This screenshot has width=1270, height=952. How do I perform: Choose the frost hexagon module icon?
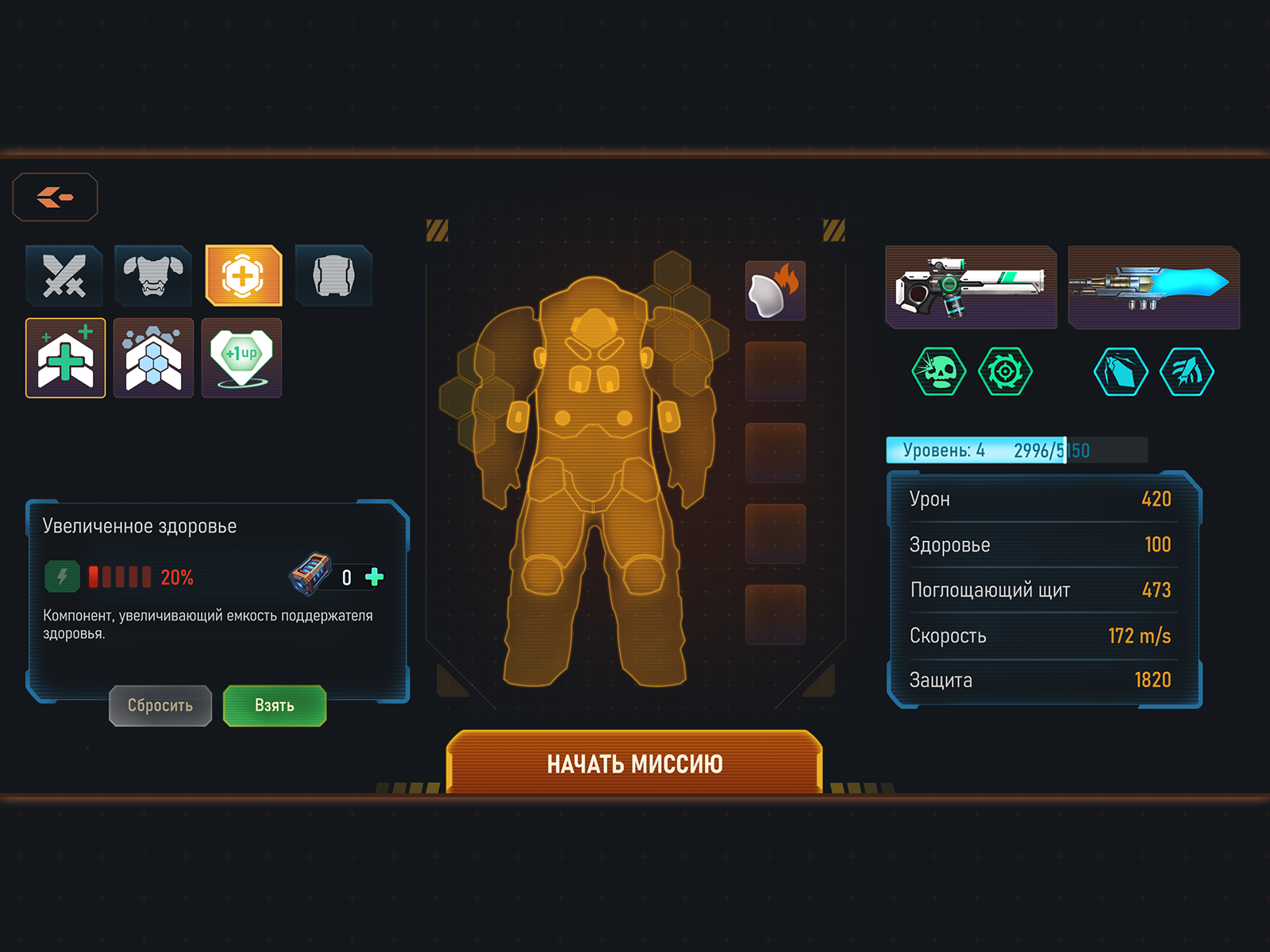coord(154,357)
